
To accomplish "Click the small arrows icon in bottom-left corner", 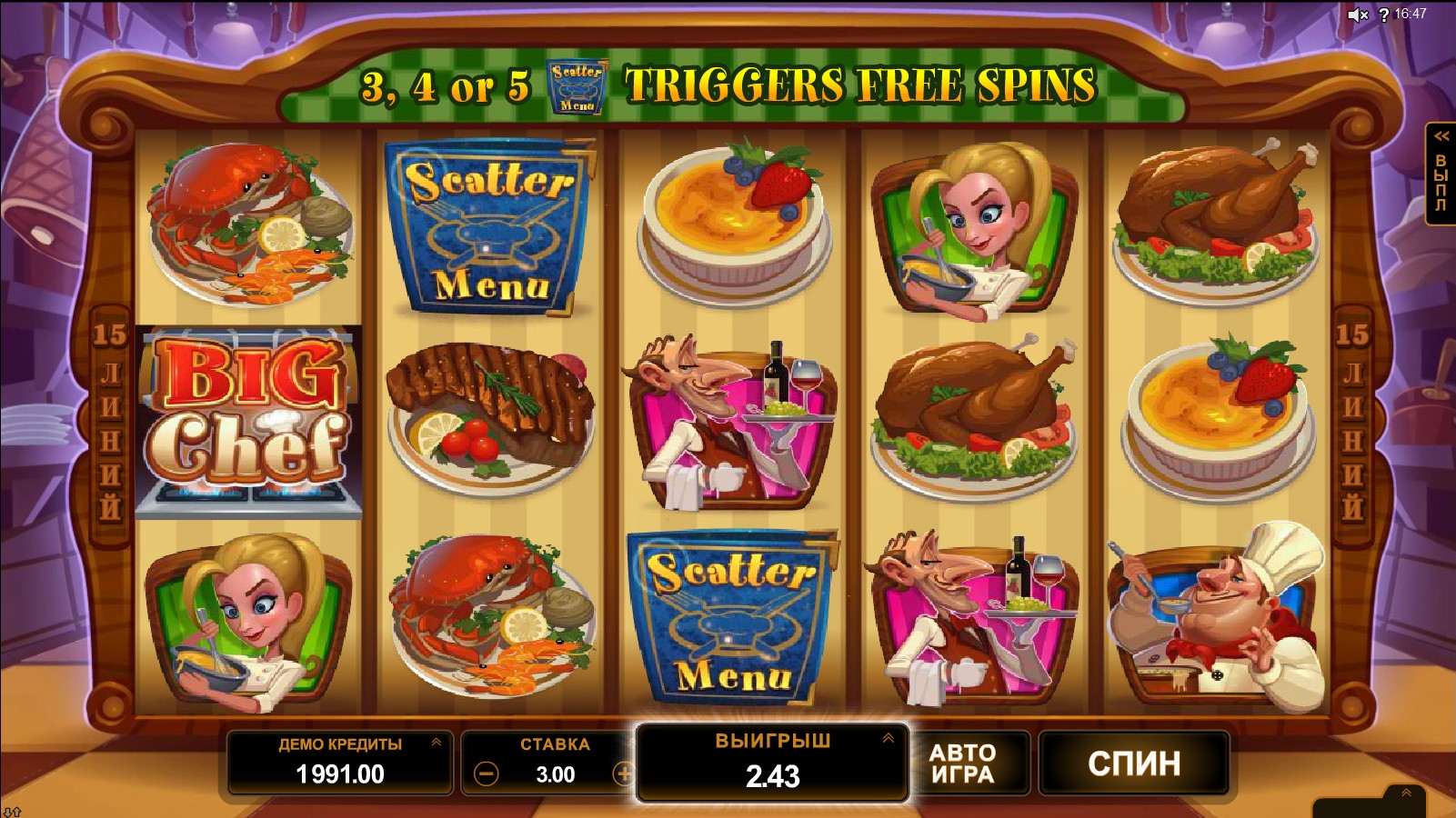I will tap(12, 812).
